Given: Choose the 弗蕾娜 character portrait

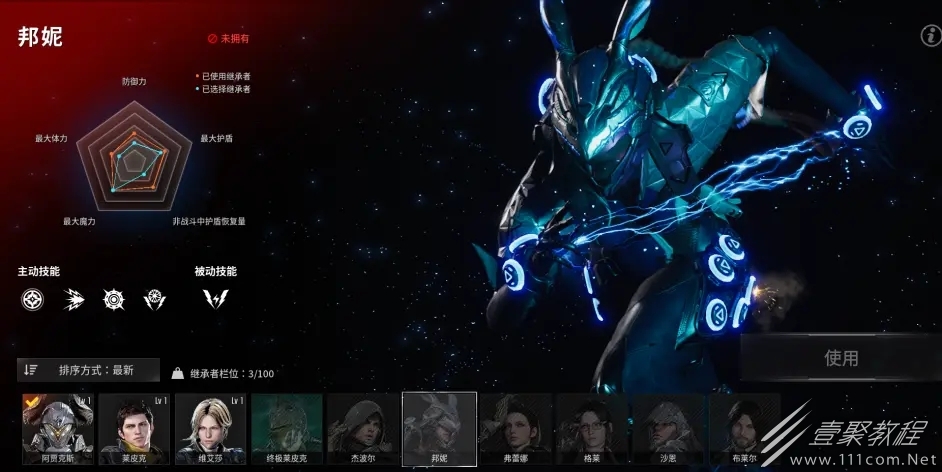Looking at the screenshot, I should point(516,428).
